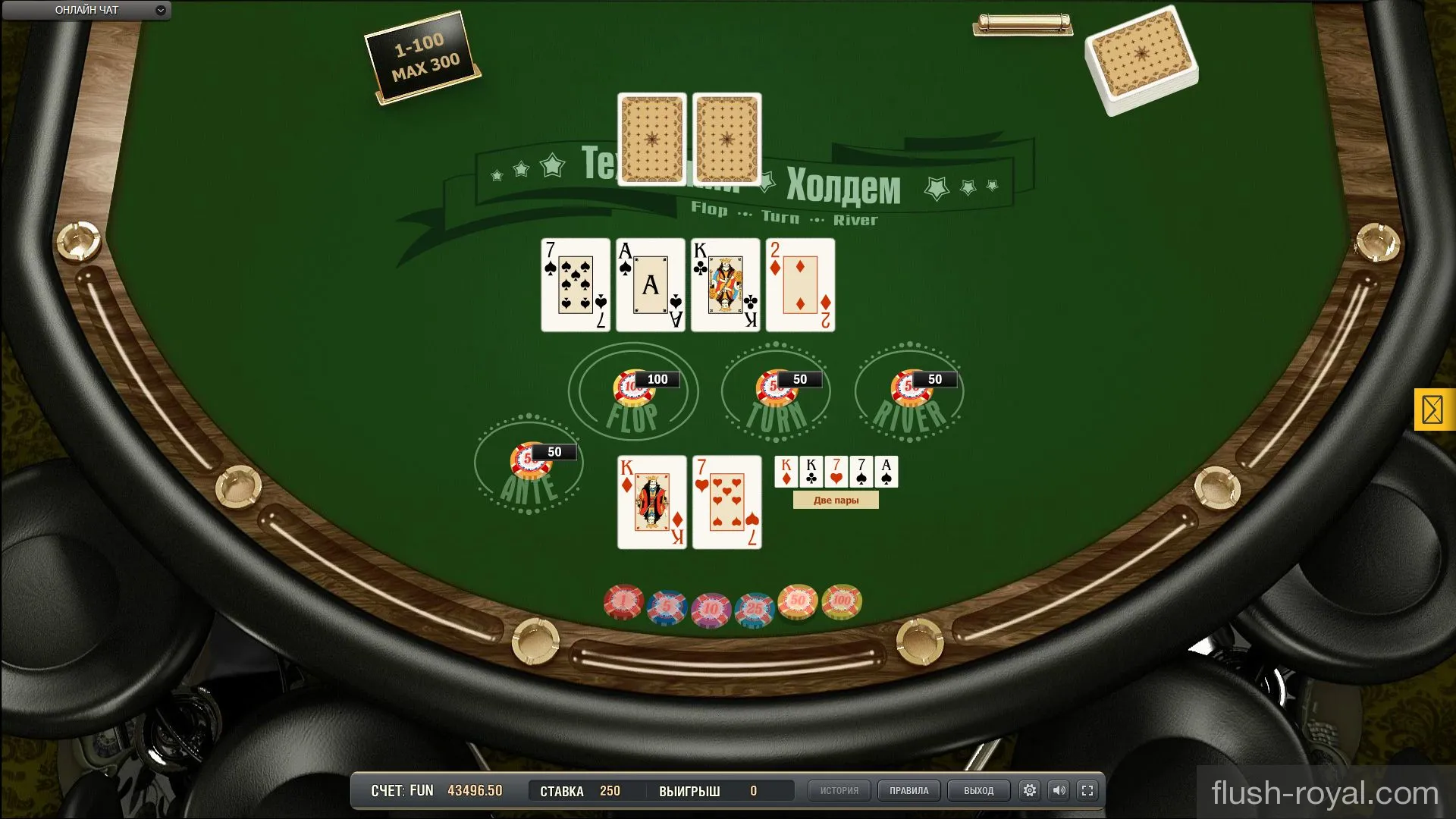Show the Правила rules
This screenshot has width=1456, height=819.
[908, 791]
